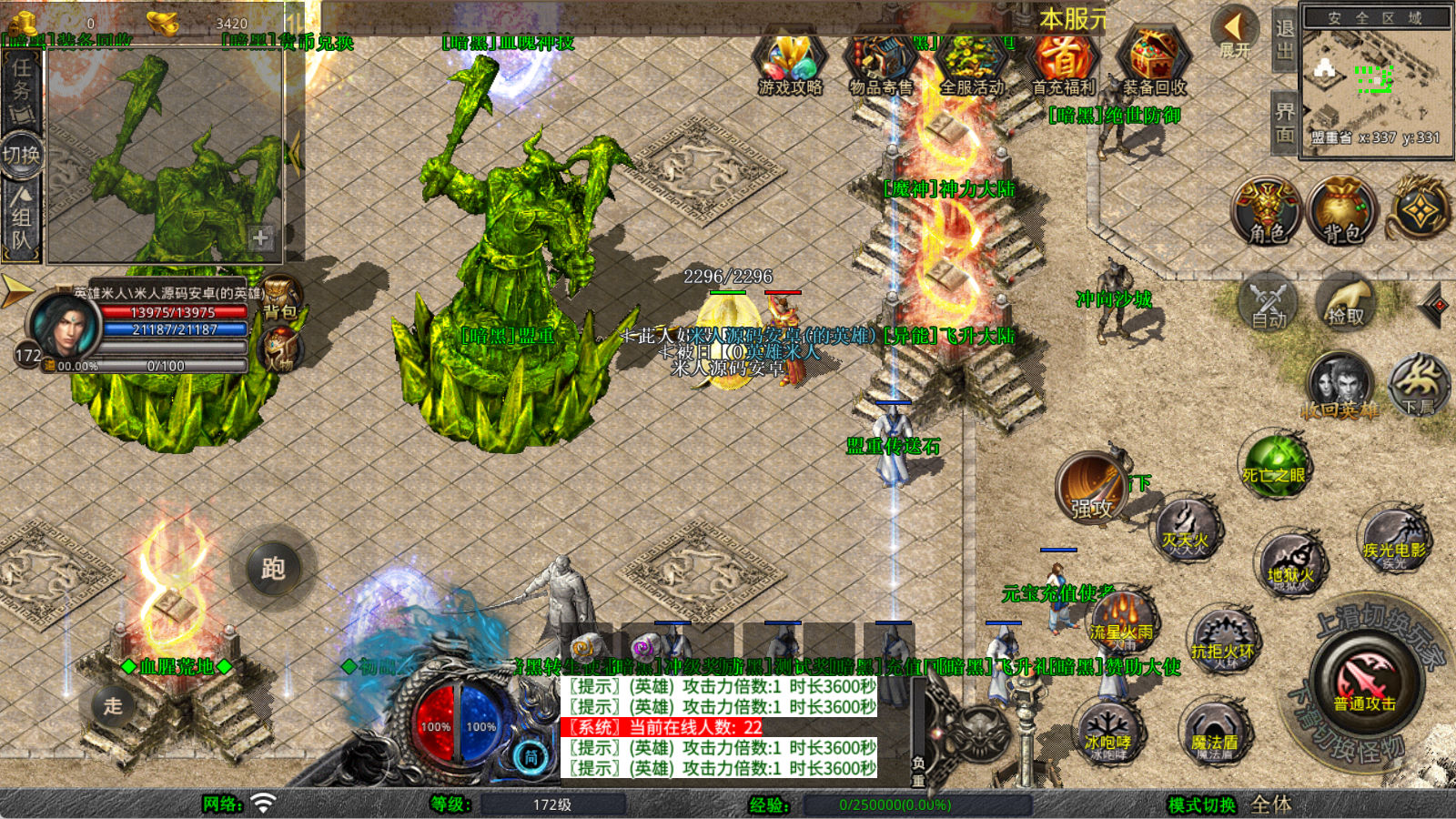Cast the 流星火雨 meteor skill
Image resolution: width=1456 pixels, height=819 pixels.
1121,619
